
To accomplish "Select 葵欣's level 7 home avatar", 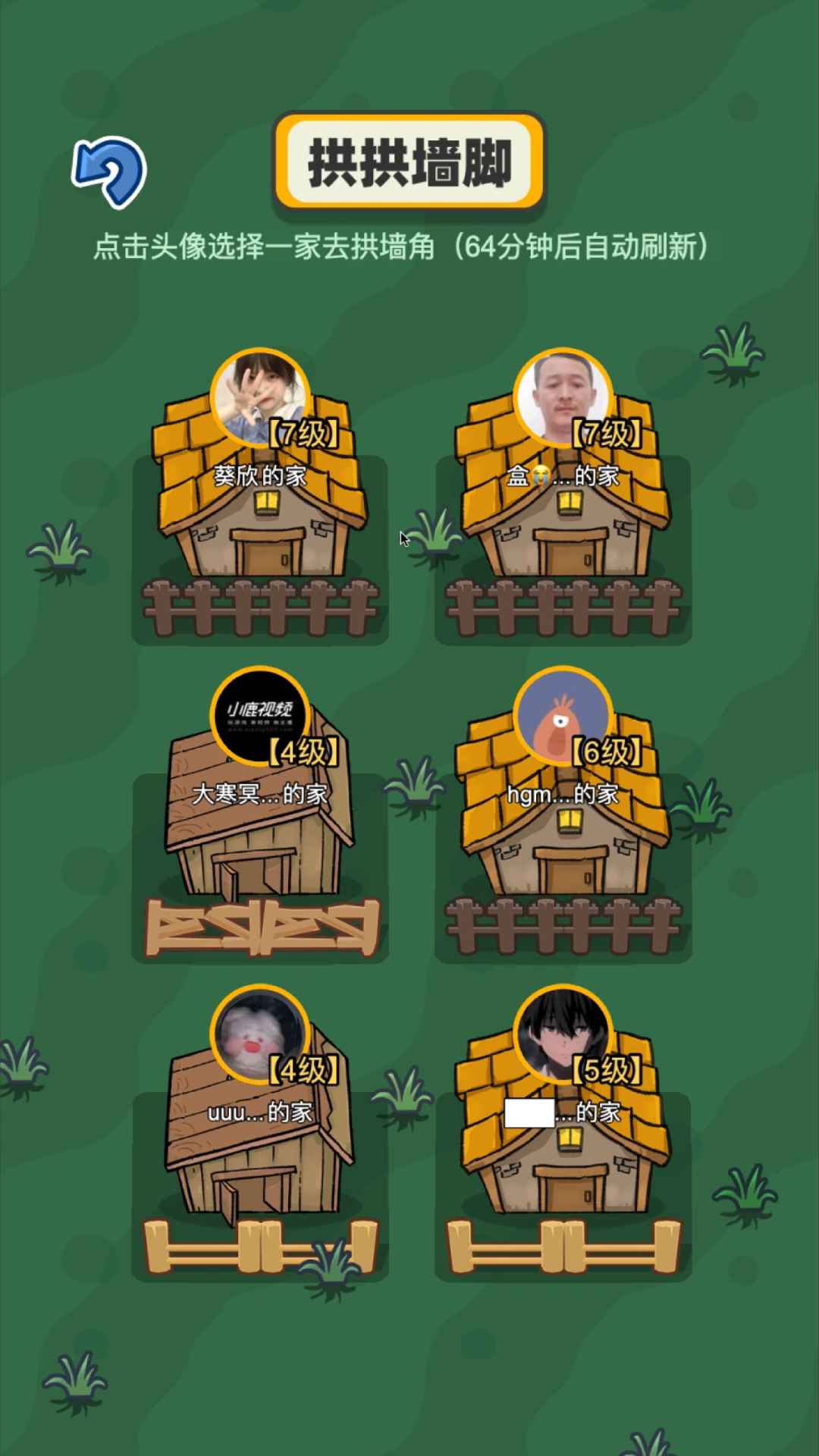I will click(259, 398).
